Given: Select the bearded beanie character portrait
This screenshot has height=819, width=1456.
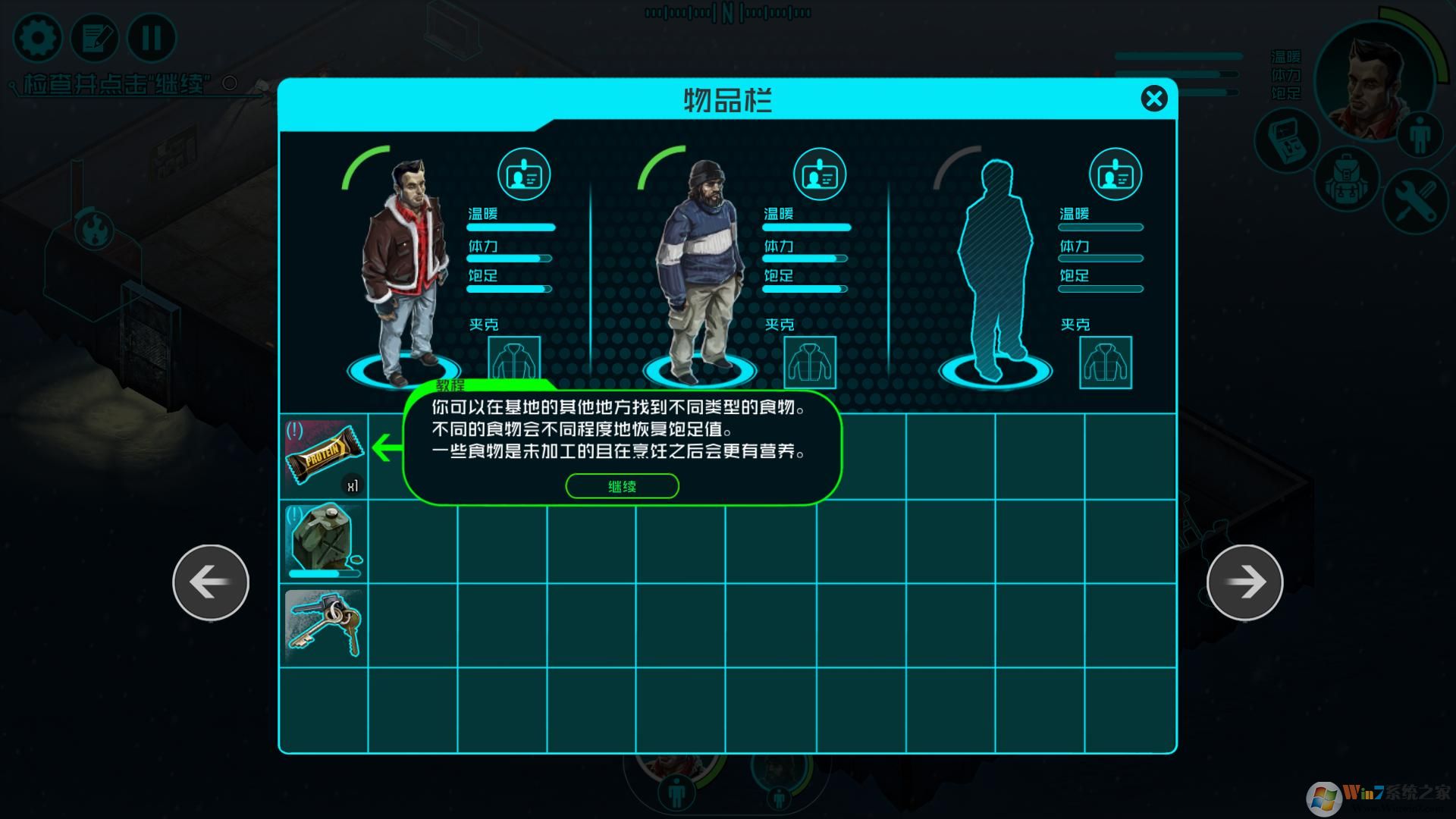Looking at the screenshot, I should coord(699,269).
